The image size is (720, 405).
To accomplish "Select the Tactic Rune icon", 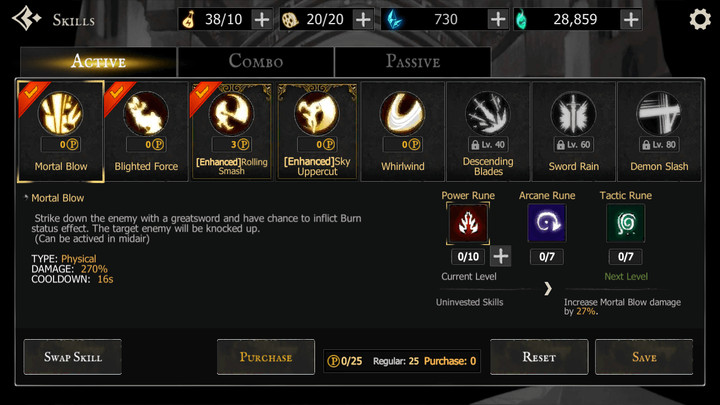I will tap(625, 223).
